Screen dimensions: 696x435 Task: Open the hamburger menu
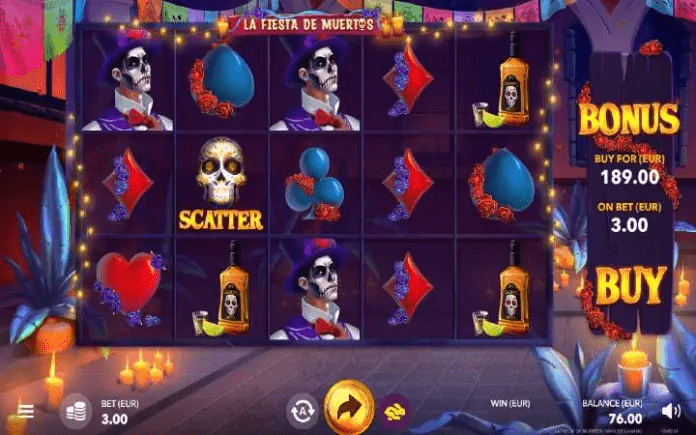point(26,411)
